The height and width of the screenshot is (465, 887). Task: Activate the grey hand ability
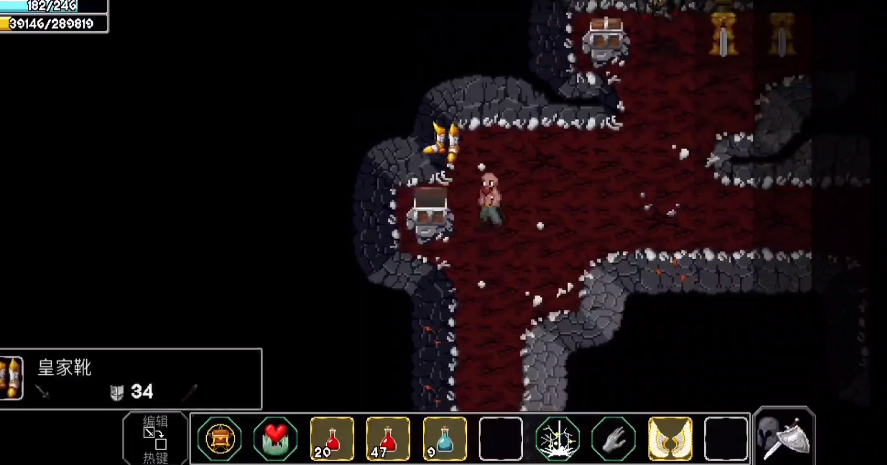(x=613, y=438)
